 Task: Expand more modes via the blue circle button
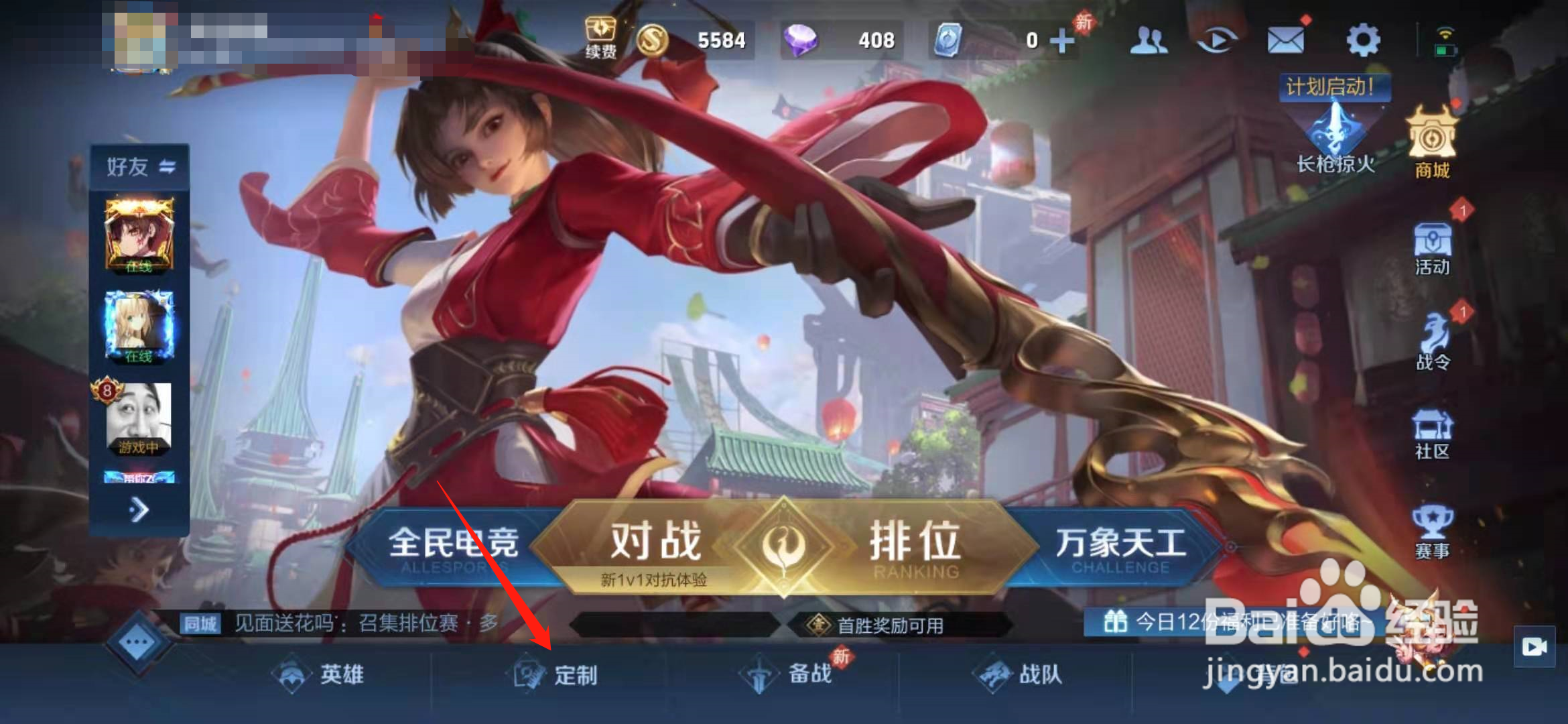(x=136, y=642)
